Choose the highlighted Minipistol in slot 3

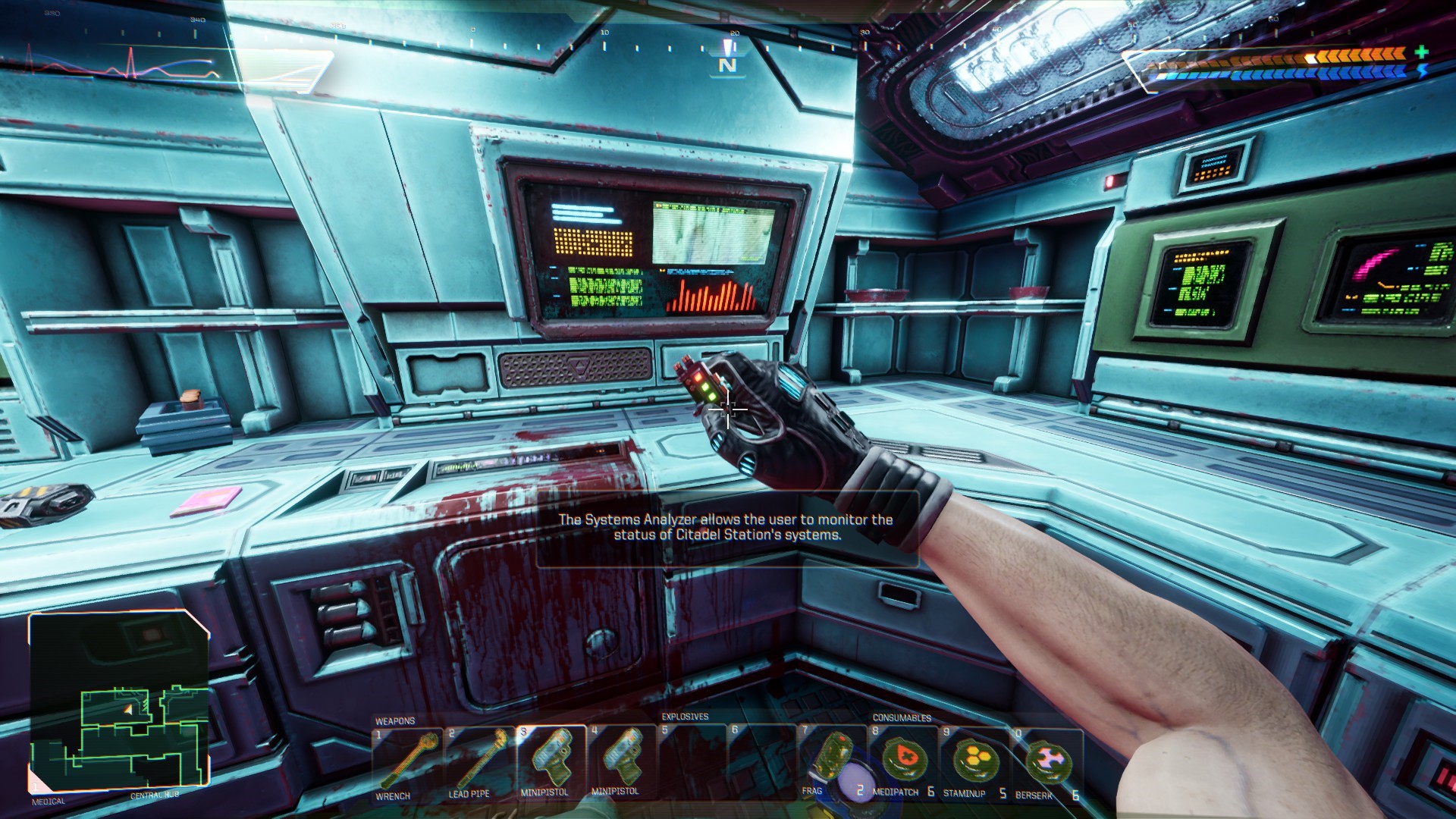pyautogui.click(x=551, y=761)
